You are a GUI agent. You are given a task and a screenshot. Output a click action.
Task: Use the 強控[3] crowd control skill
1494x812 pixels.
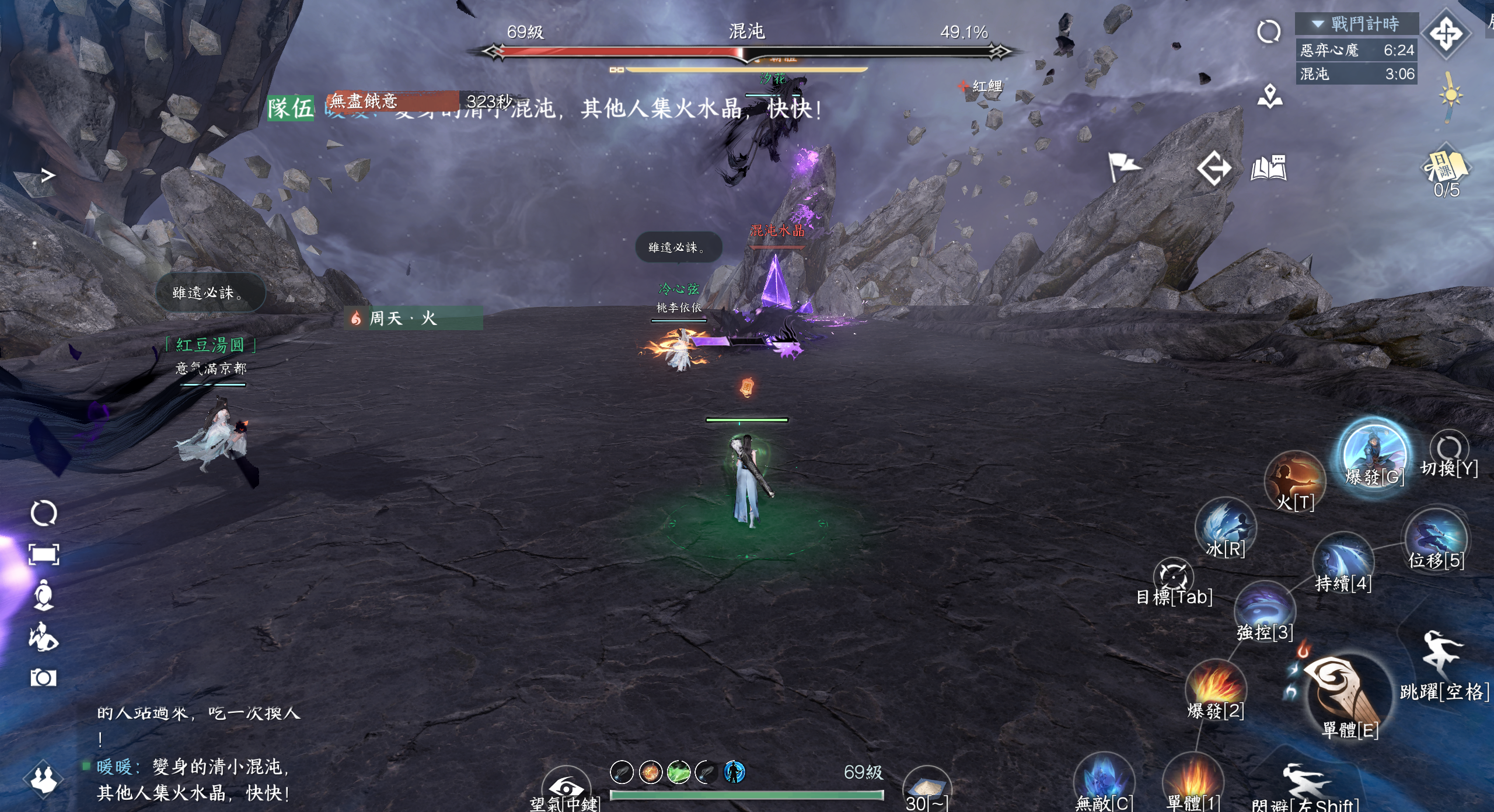click(x=1265, y=610)
